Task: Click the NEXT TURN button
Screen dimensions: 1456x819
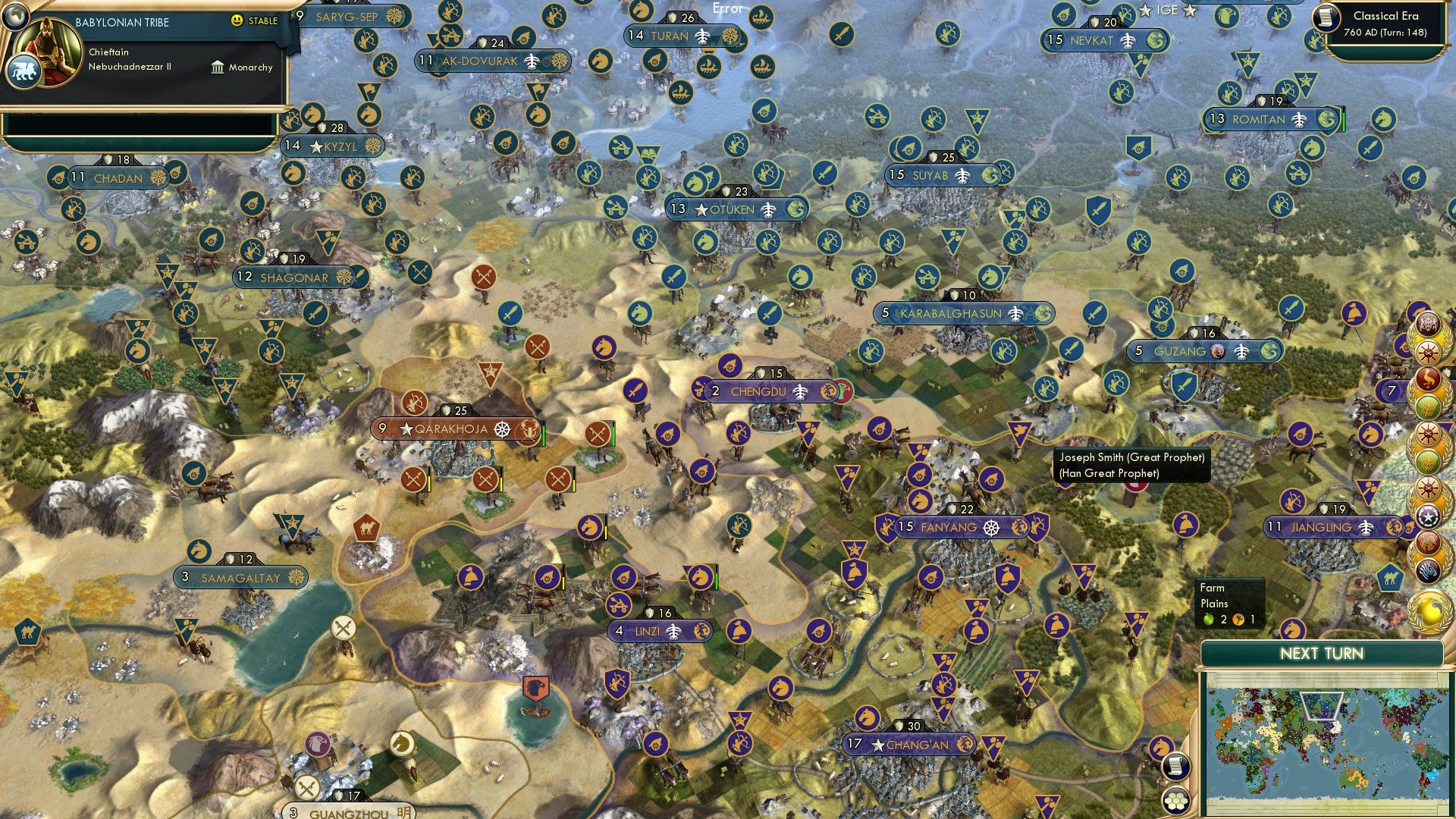Action: (x=1324, y=652)
